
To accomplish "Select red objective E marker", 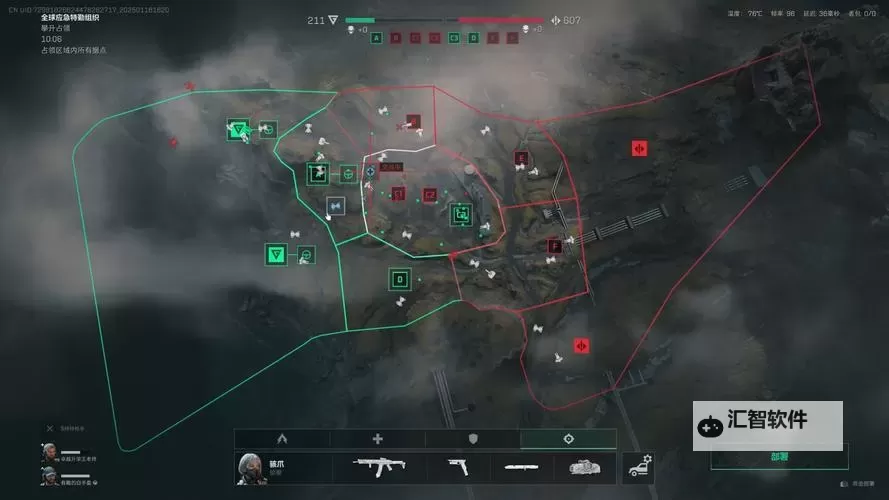I will [x=520, y=158].
